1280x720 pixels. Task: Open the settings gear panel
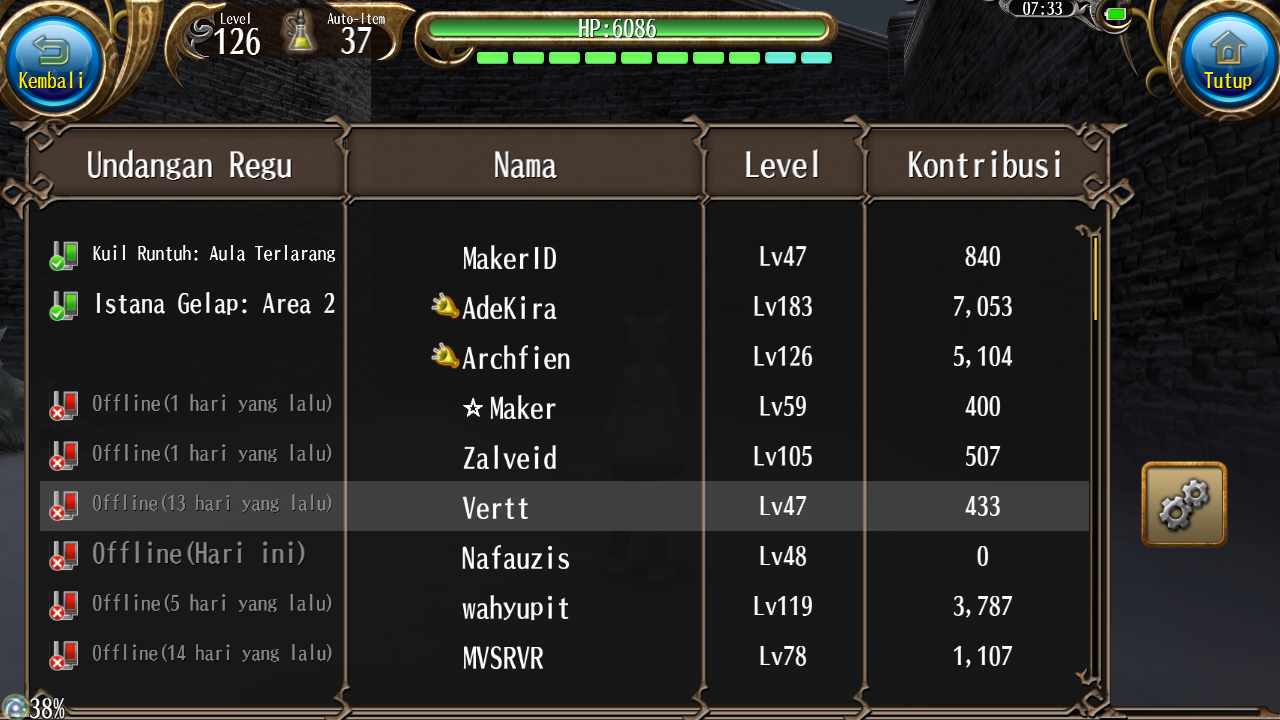[x=1184, y=505]
